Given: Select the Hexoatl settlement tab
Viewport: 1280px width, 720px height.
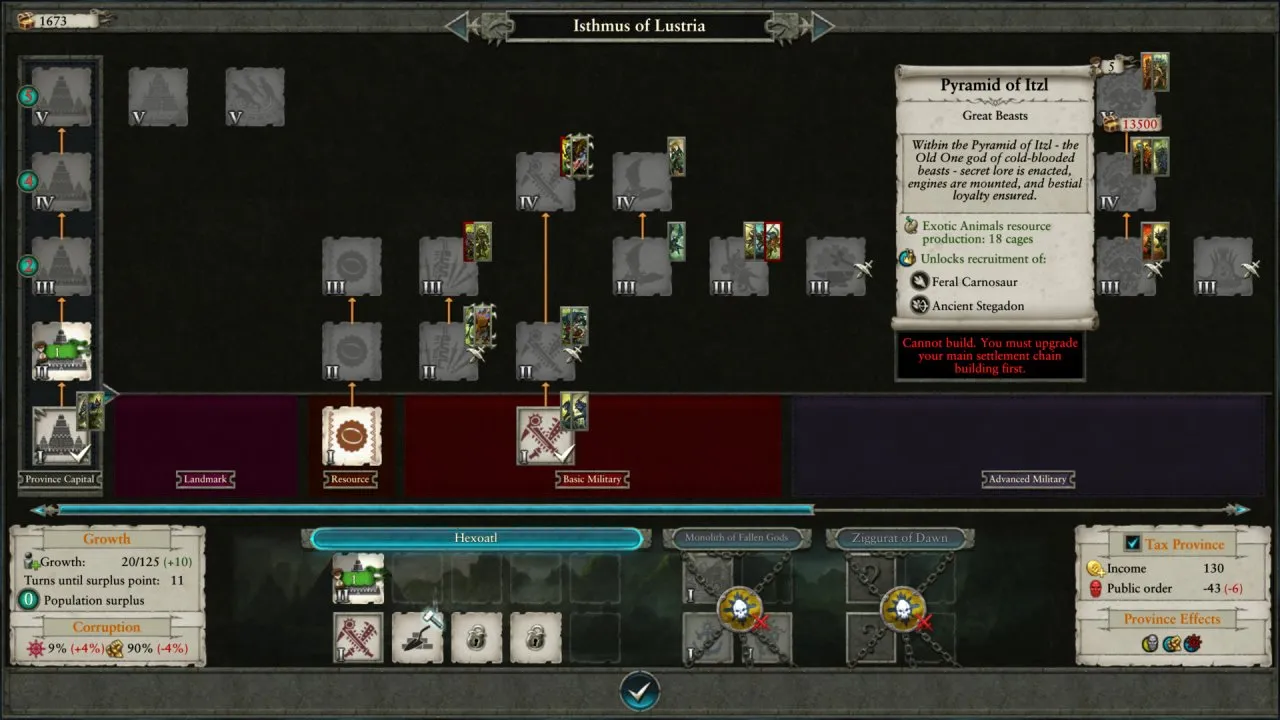Looking at the screenshot, I should pyautogui.click(x=476, y=539).
